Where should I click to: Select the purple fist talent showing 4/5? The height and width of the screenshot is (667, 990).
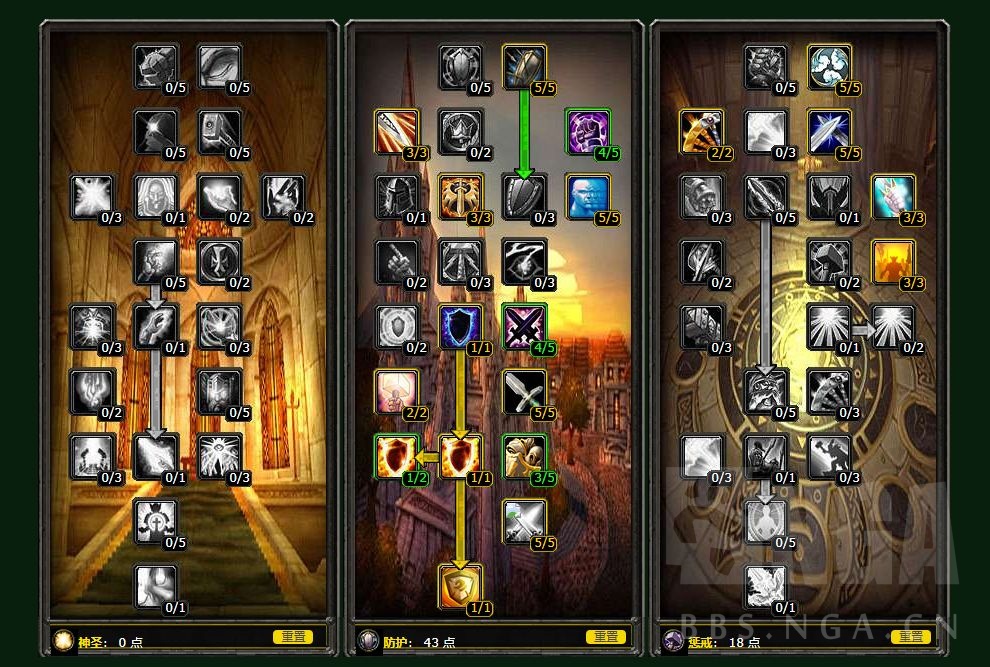point(587,132)
